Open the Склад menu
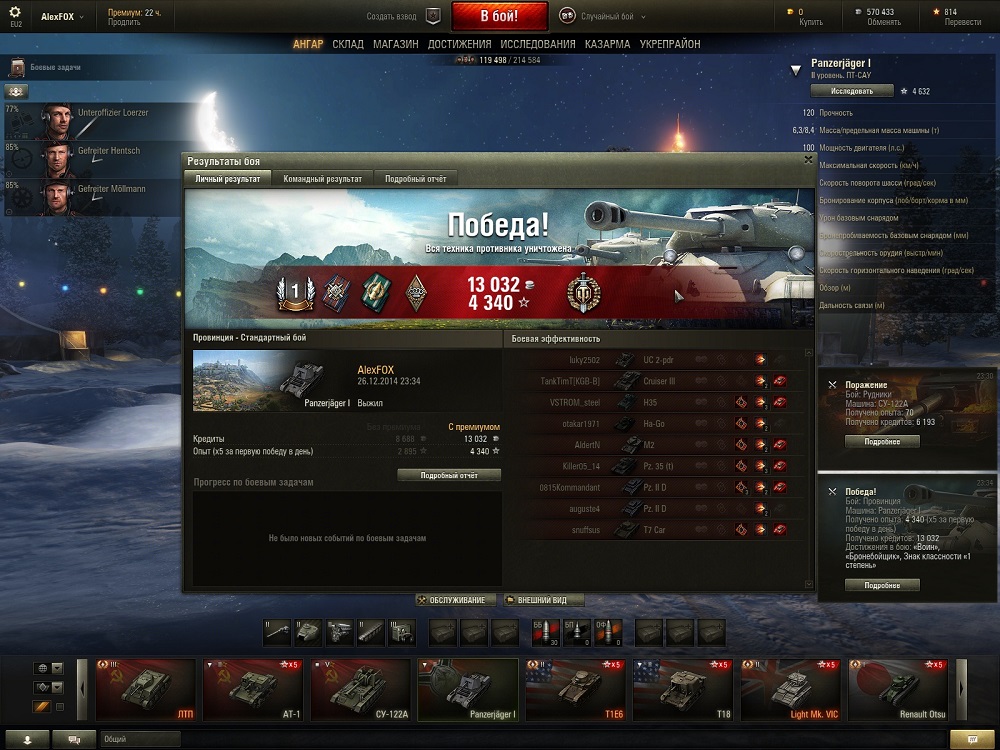 [x=348, y=44]
